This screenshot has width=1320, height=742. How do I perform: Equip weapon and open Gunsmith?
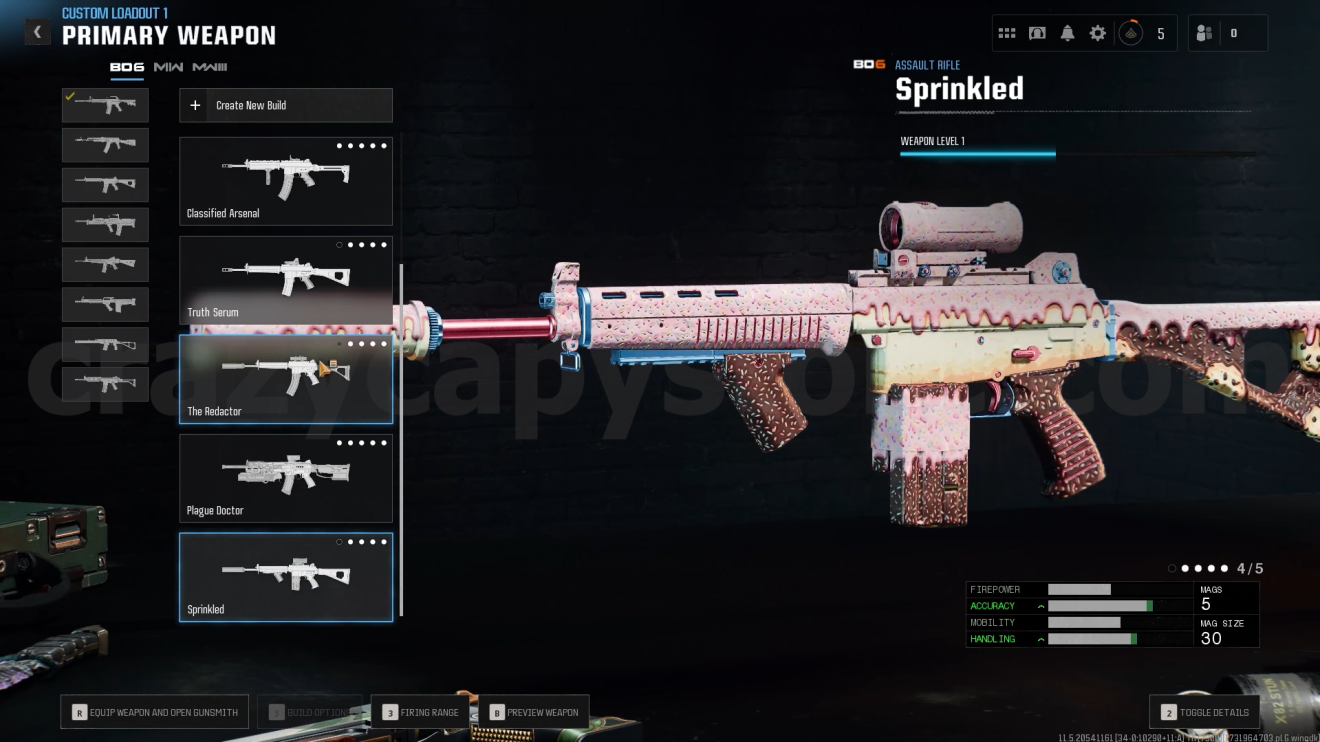(155, 712)
